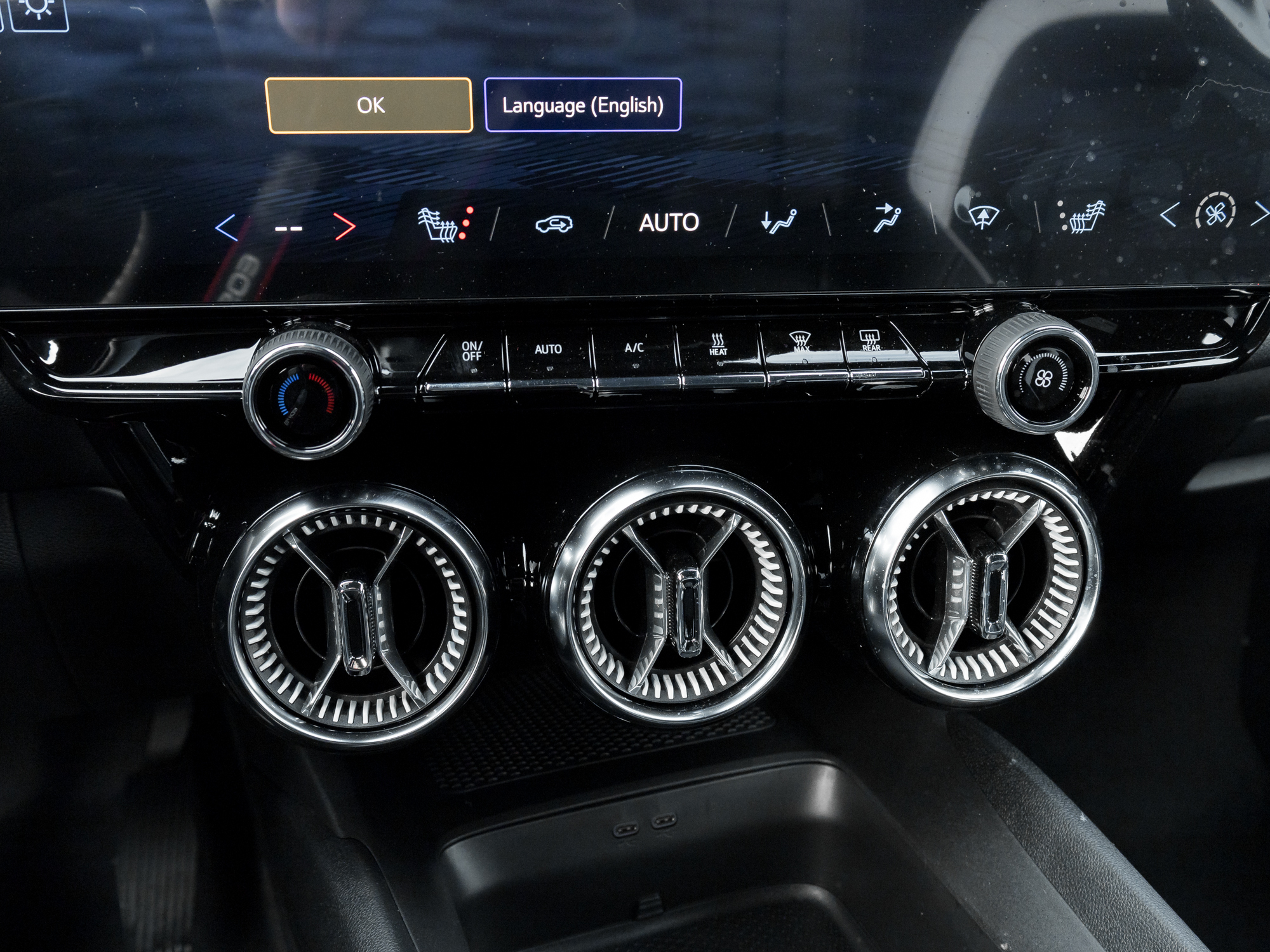The width and height of the screenshot is (1270, 952).
Task: Select the floor airflow vent mode icon
Action: pos(779,221)
